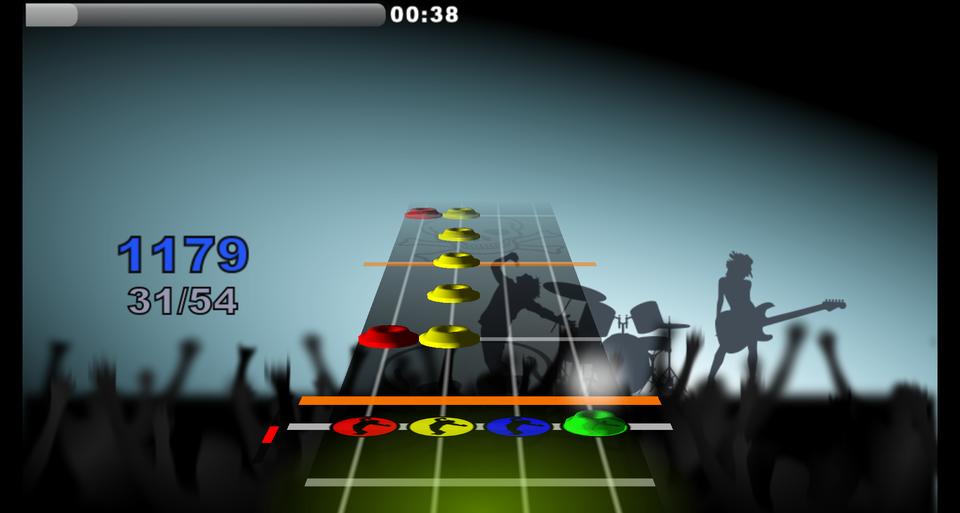The image size is (960, 513).
Task: Hit the yellow fret button
Action: (x=441, y=427)
